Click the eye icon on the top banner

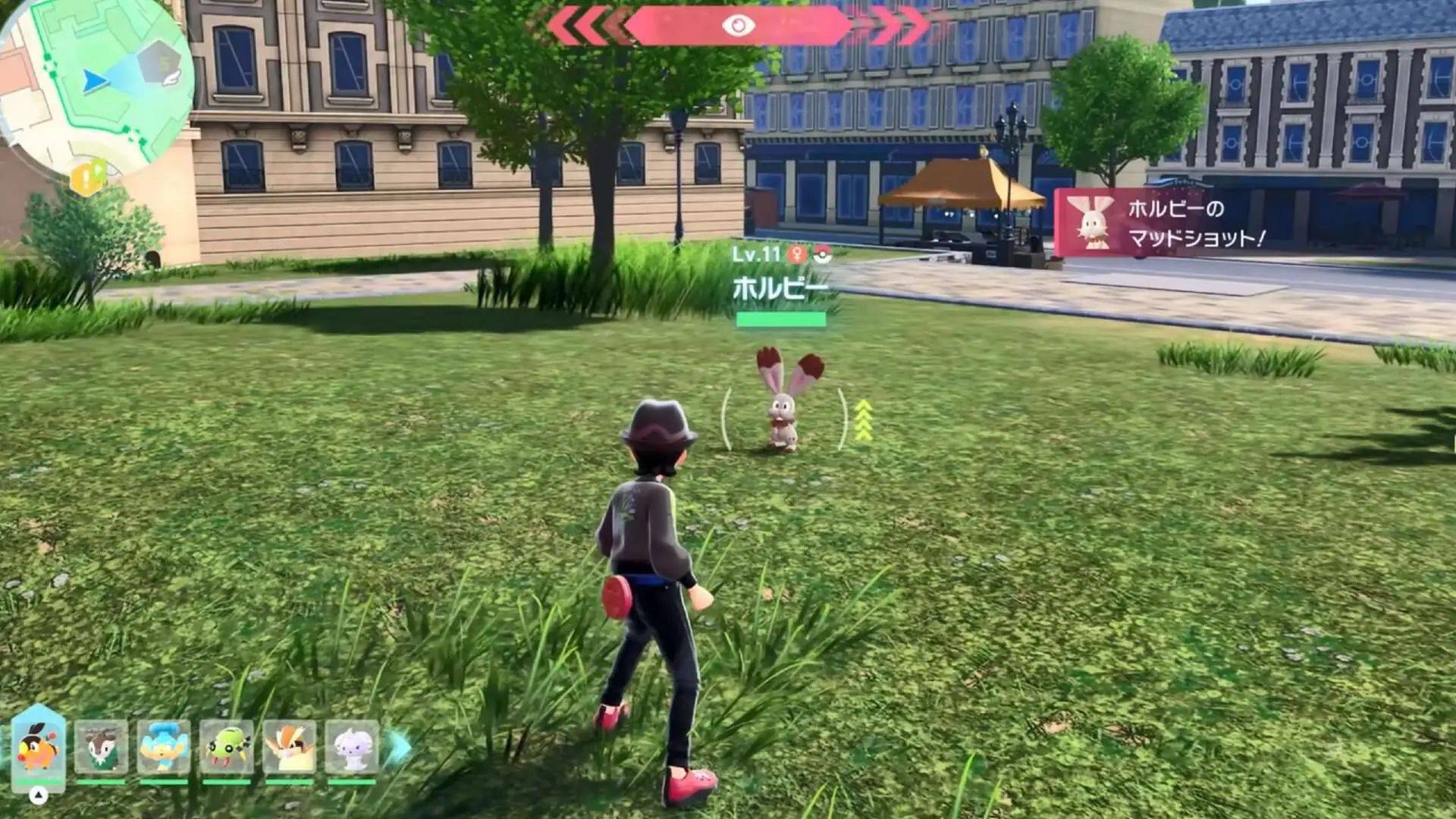pos(738,26)
